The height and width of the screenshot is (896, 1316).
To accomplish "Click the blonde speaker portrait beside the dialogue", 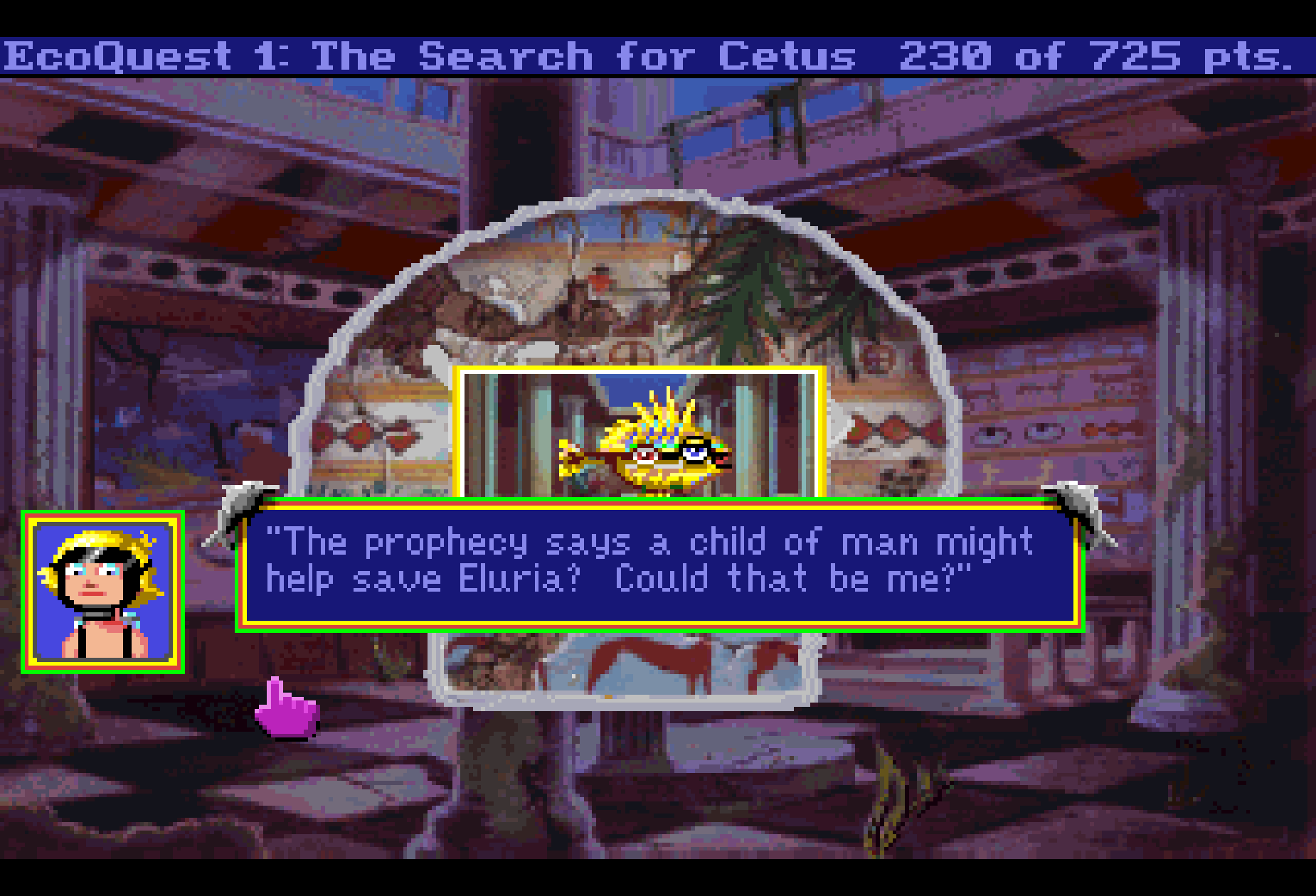I will pos(103,592).
